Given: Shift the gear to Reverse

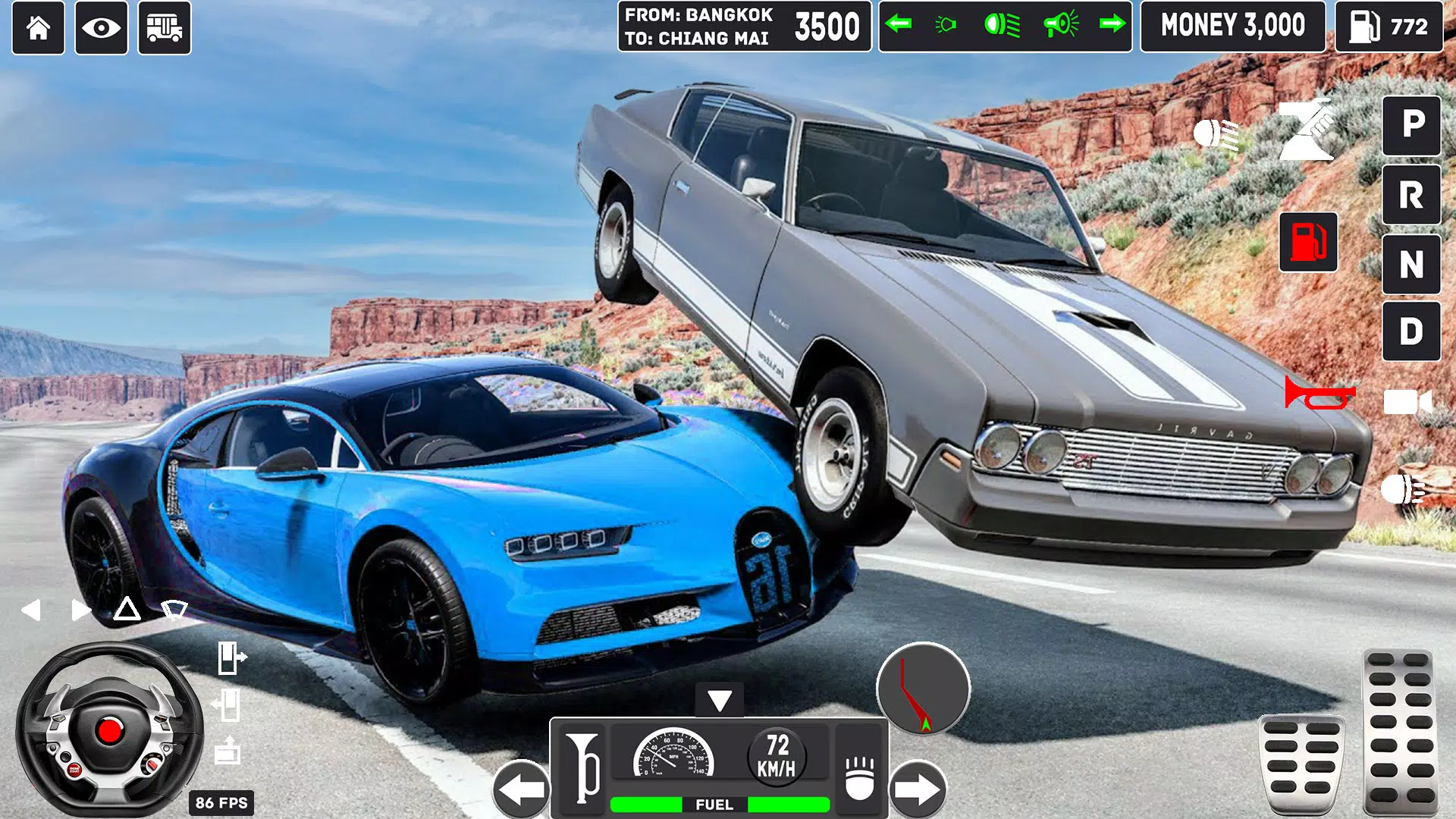Looking at the screenshot, I should 1411,195.
